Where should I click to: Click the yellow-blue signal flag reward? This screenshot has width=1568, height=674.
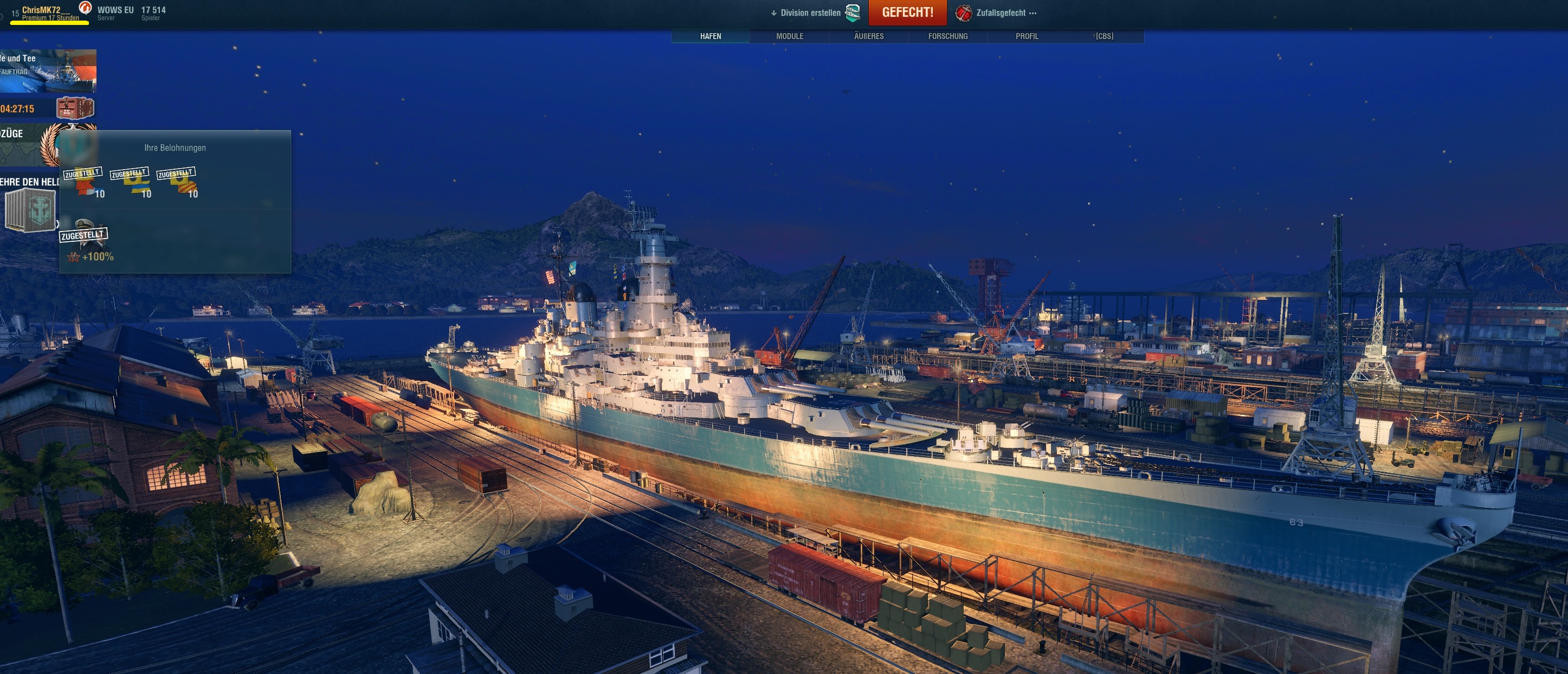(130, 183)
